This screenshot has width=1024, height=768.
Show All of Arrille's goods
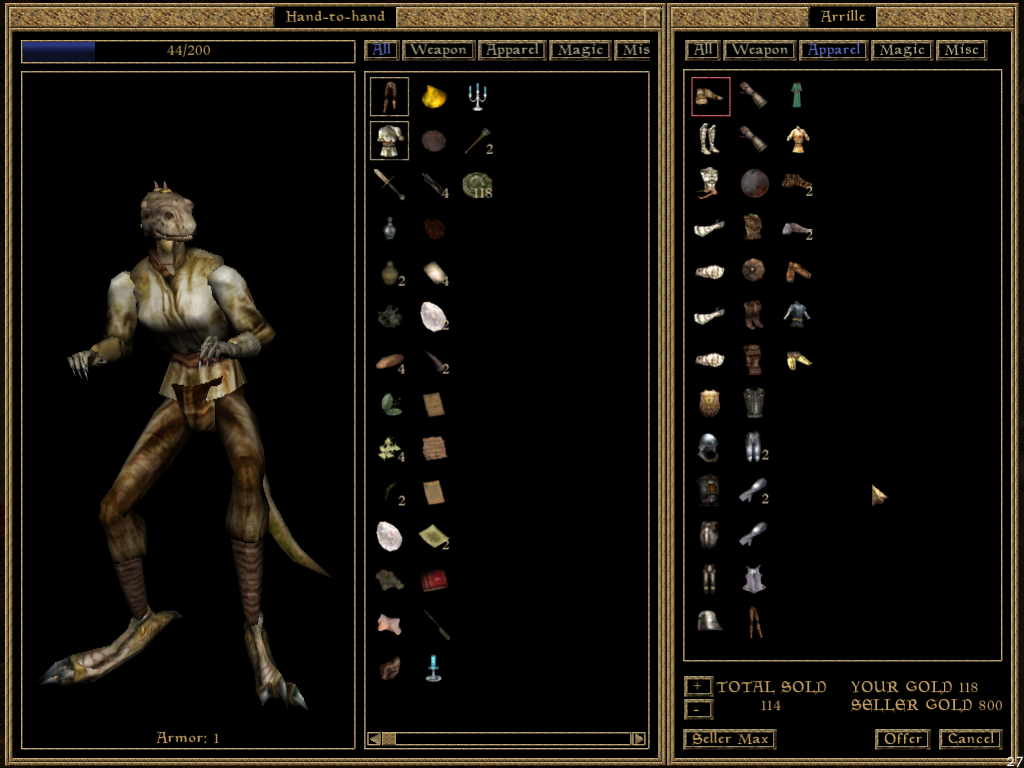[x=703, y=50]
